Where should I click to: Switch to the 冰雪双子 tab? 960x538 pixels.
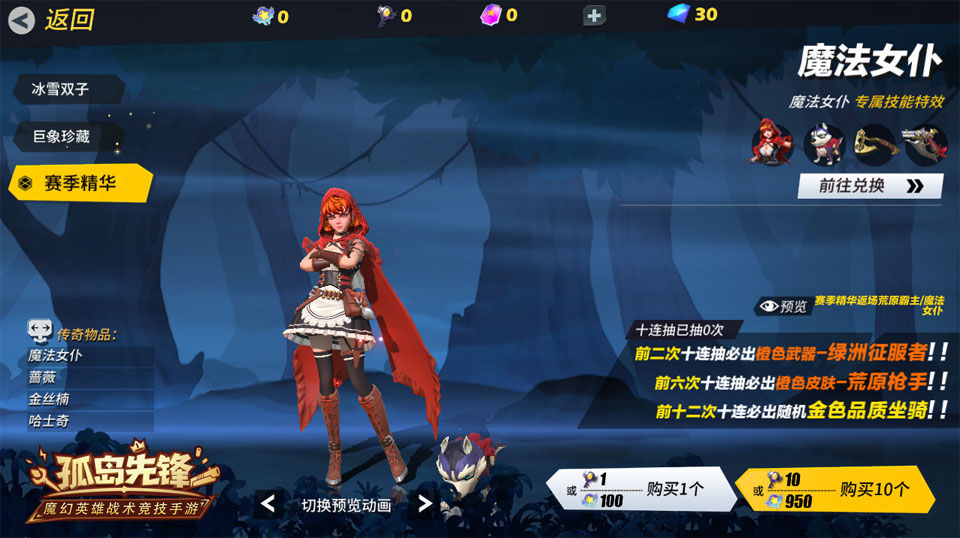tap(67, 89)
